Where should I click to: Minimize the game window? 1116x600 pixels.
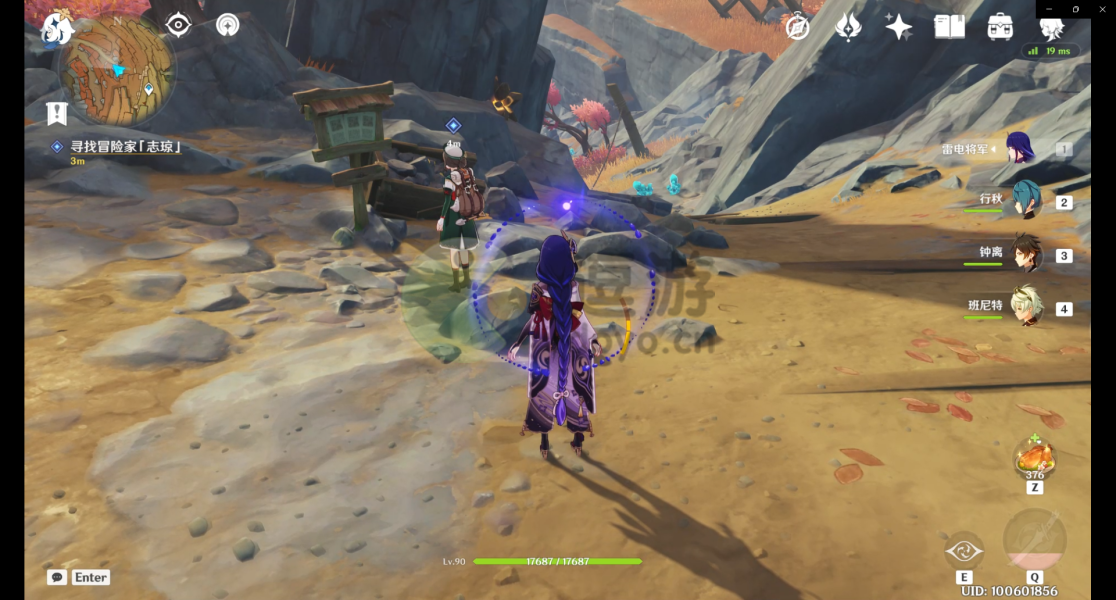coord(1049,9)
